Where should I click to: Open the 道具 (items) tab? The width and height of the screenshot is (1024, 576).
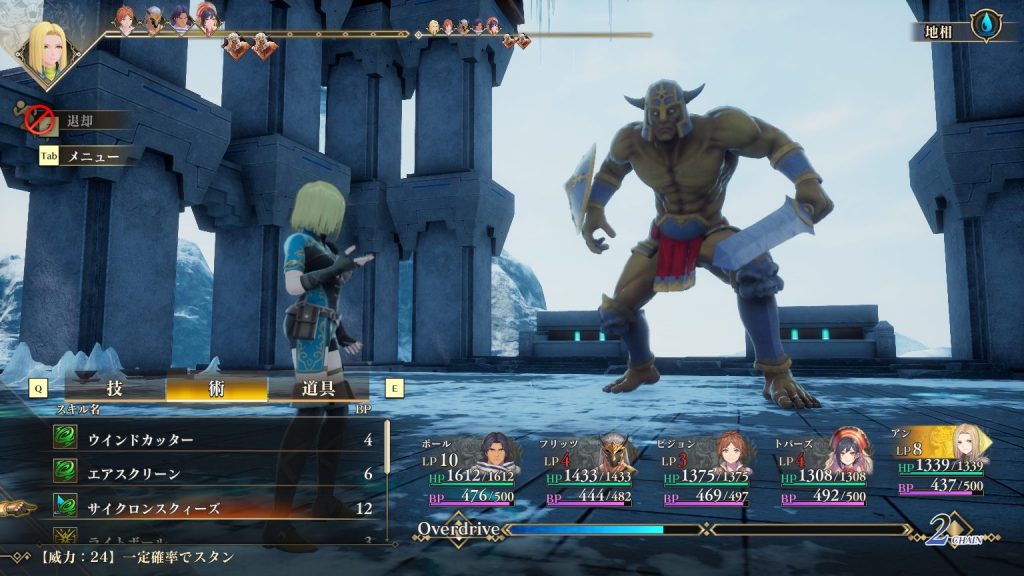318,389
